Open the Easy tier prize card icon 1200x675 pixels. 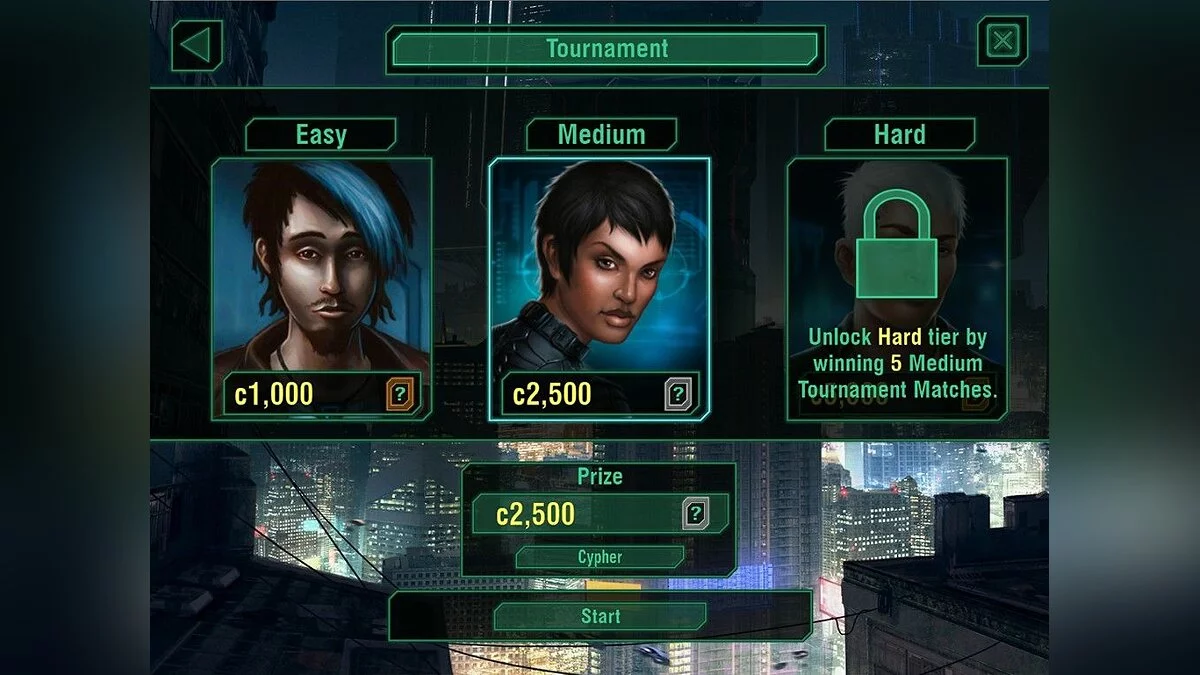[401, 394]
